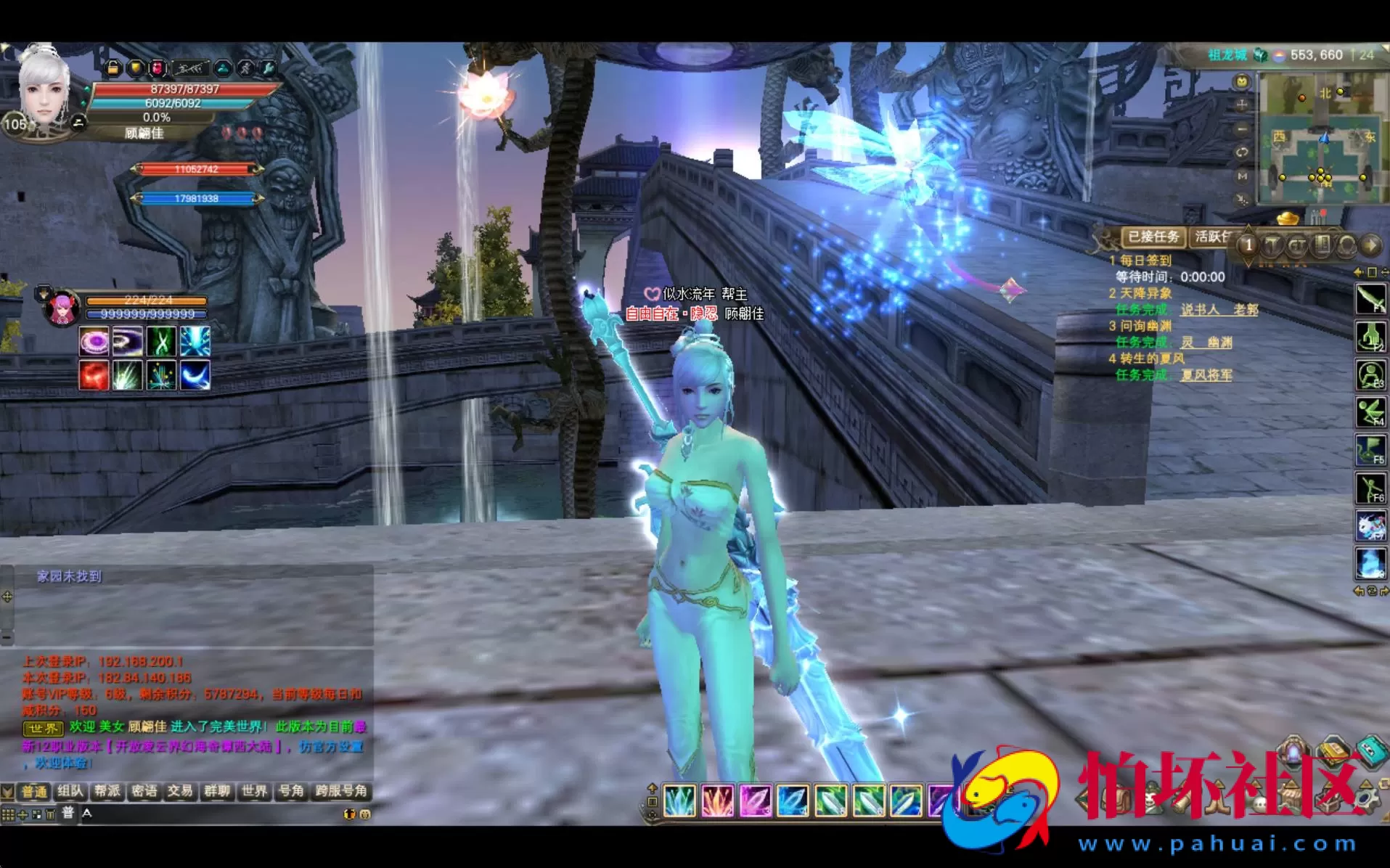Use the F1 green sword side-bar skill
Screen dimensions: 1390x868
[x=1370, y=298]
